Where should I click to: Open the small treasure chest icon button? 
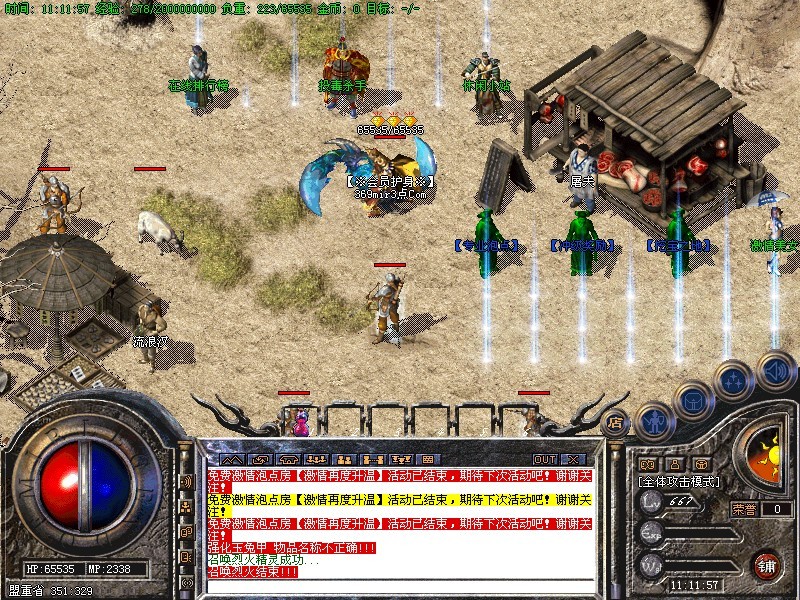pos(703,464)
